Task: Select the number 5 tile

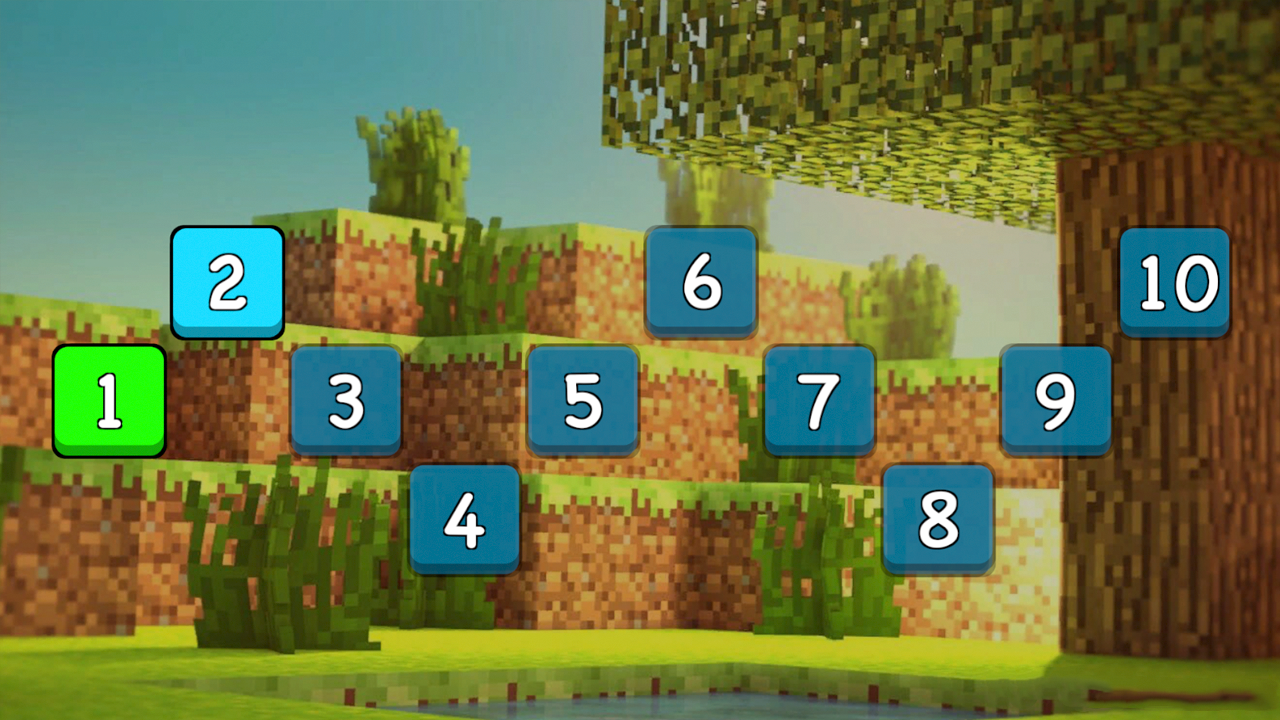Action: 583,400
